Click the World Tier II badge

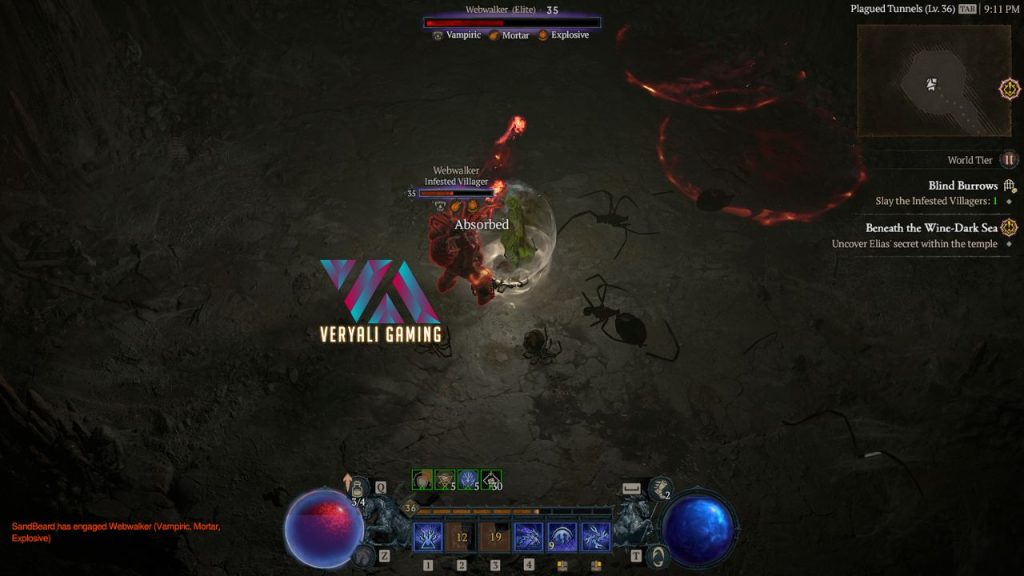pos(1010,160)
